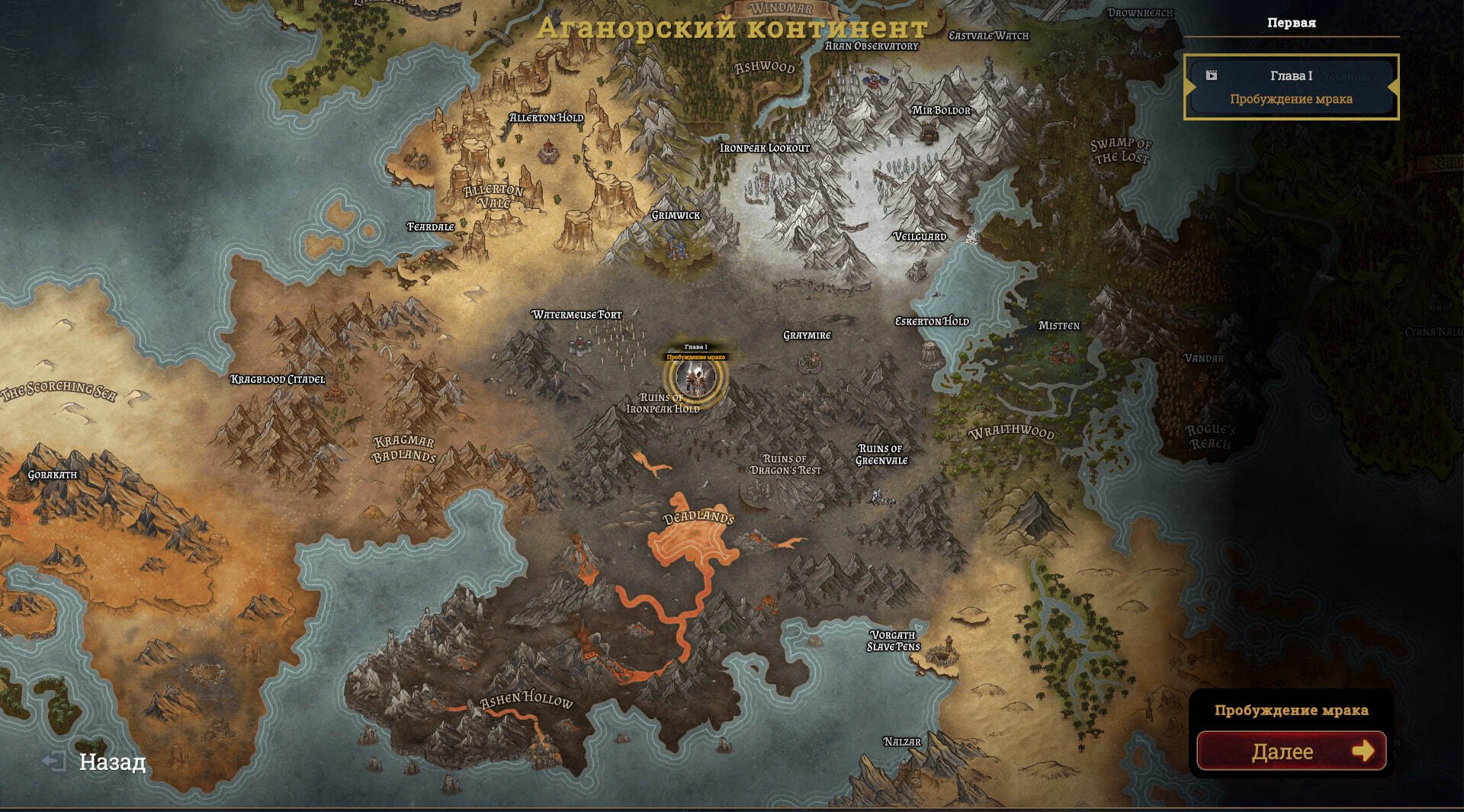Click the Далее button to continue

click(1291, 751)
